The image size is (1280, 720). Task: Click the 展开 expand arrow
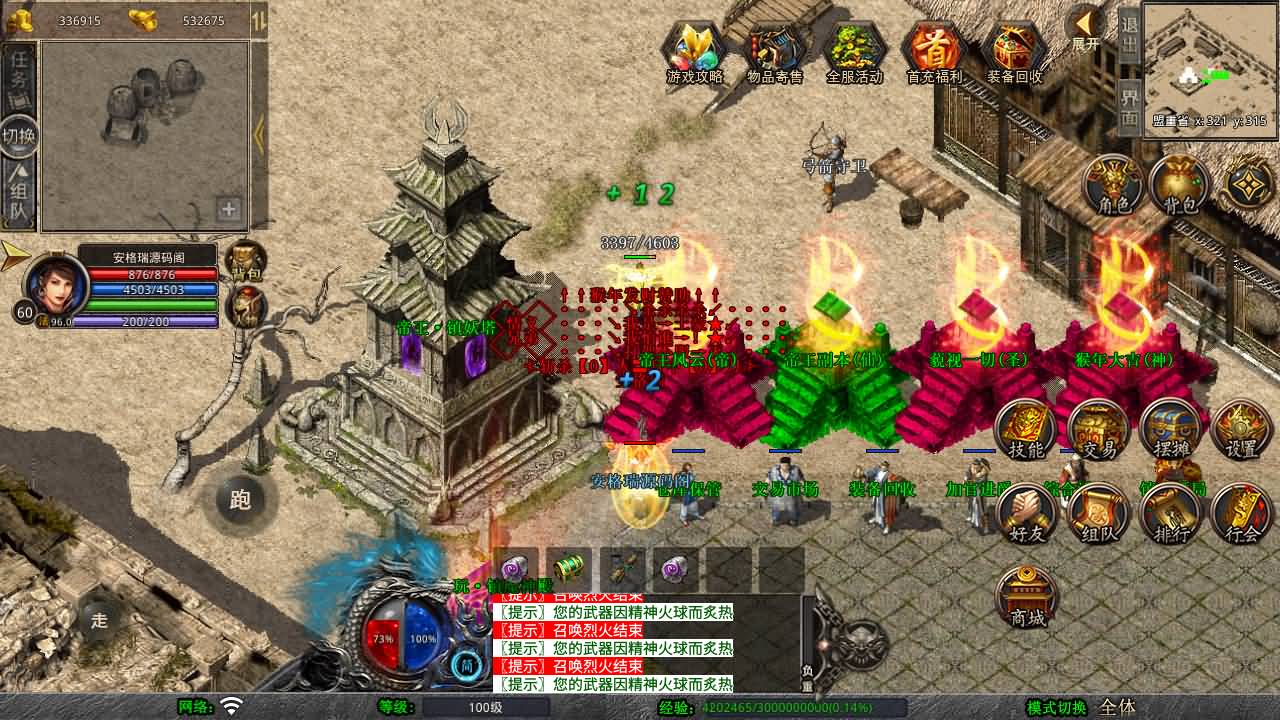click(x=1085, y=28)
